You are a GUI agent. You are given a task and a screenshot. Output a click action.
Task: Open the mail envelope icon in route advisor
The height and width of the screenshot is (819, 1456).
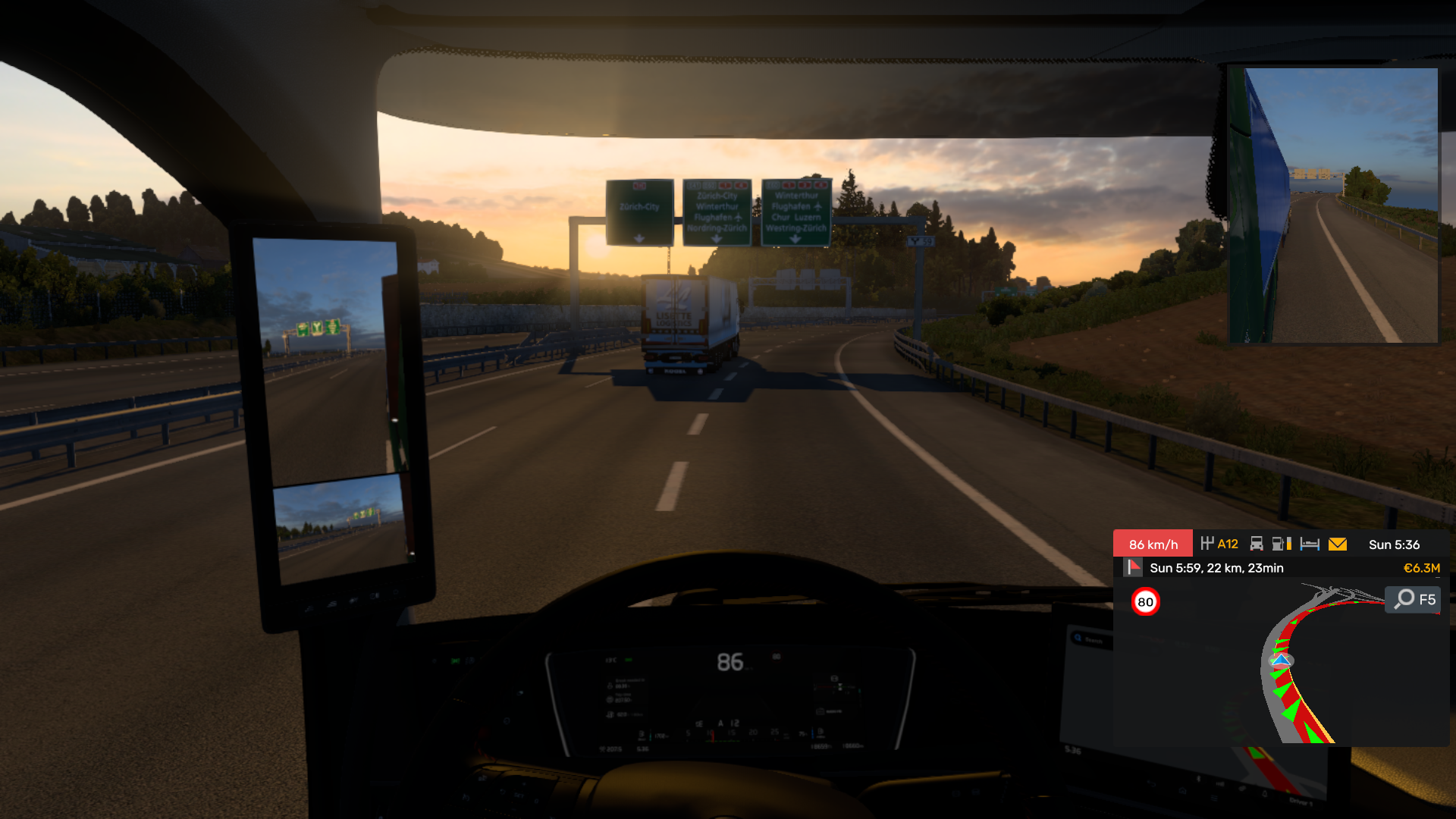tap(1337, 544)
